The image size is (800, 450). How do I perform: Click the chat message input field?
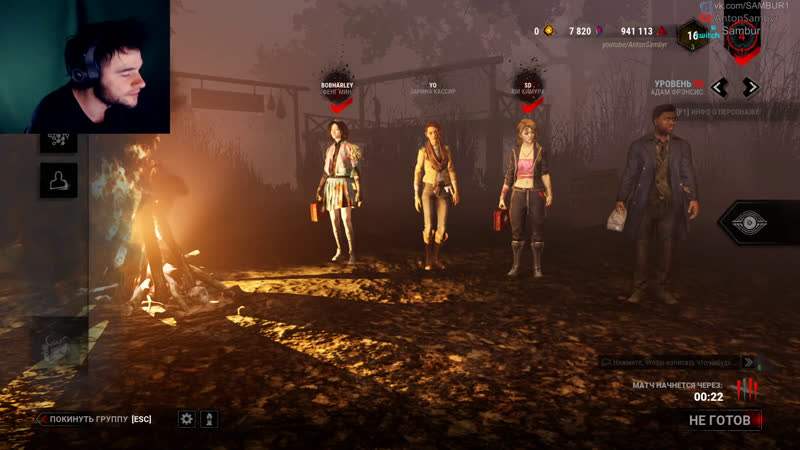pyautogui.click(x=670, y=362)
